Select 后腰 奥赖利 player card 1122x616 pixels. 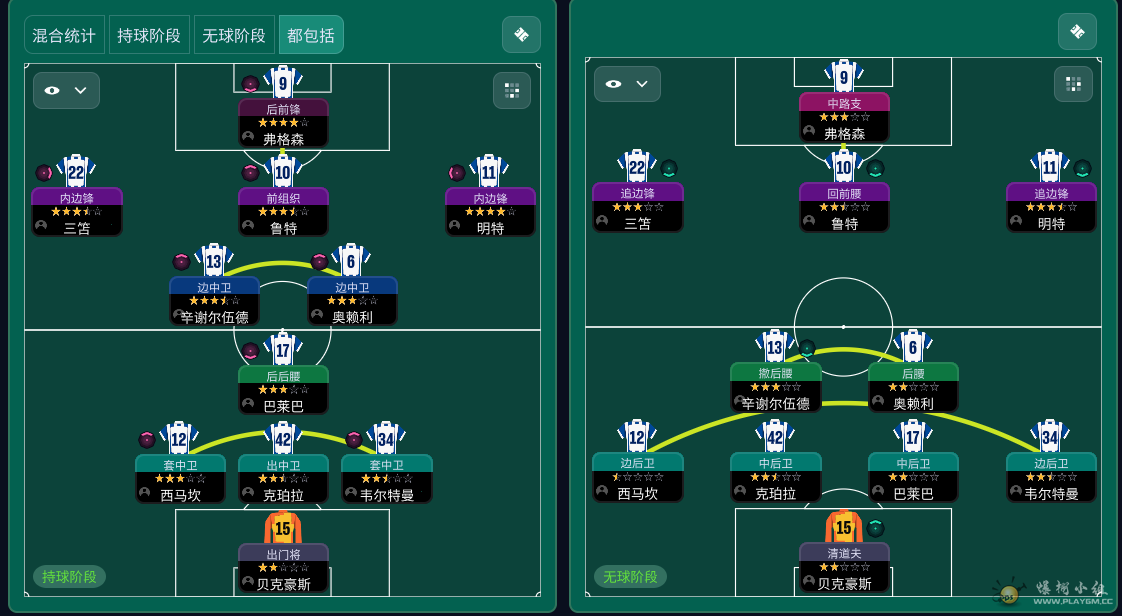click(913, 387)
